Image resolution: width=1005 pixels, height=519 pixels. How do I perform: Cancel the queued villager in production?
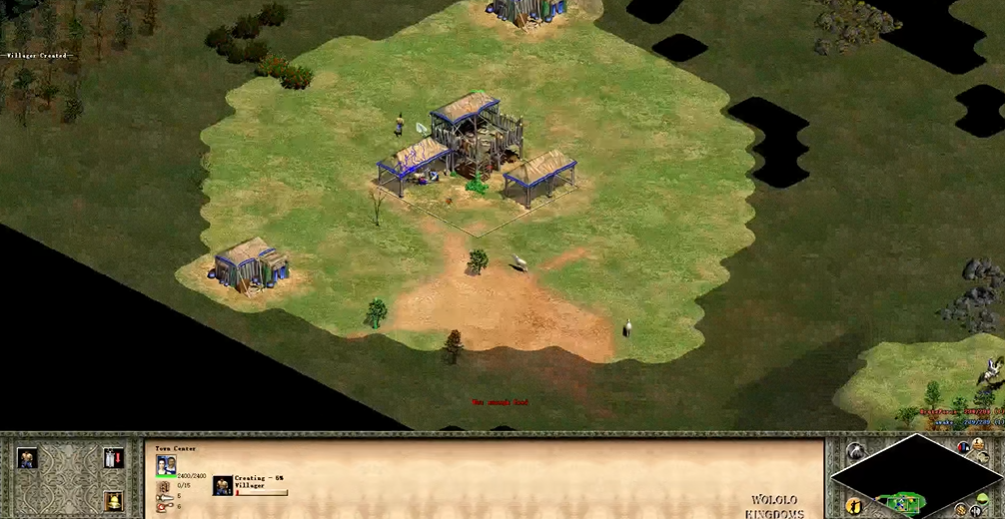coord(222,486)
